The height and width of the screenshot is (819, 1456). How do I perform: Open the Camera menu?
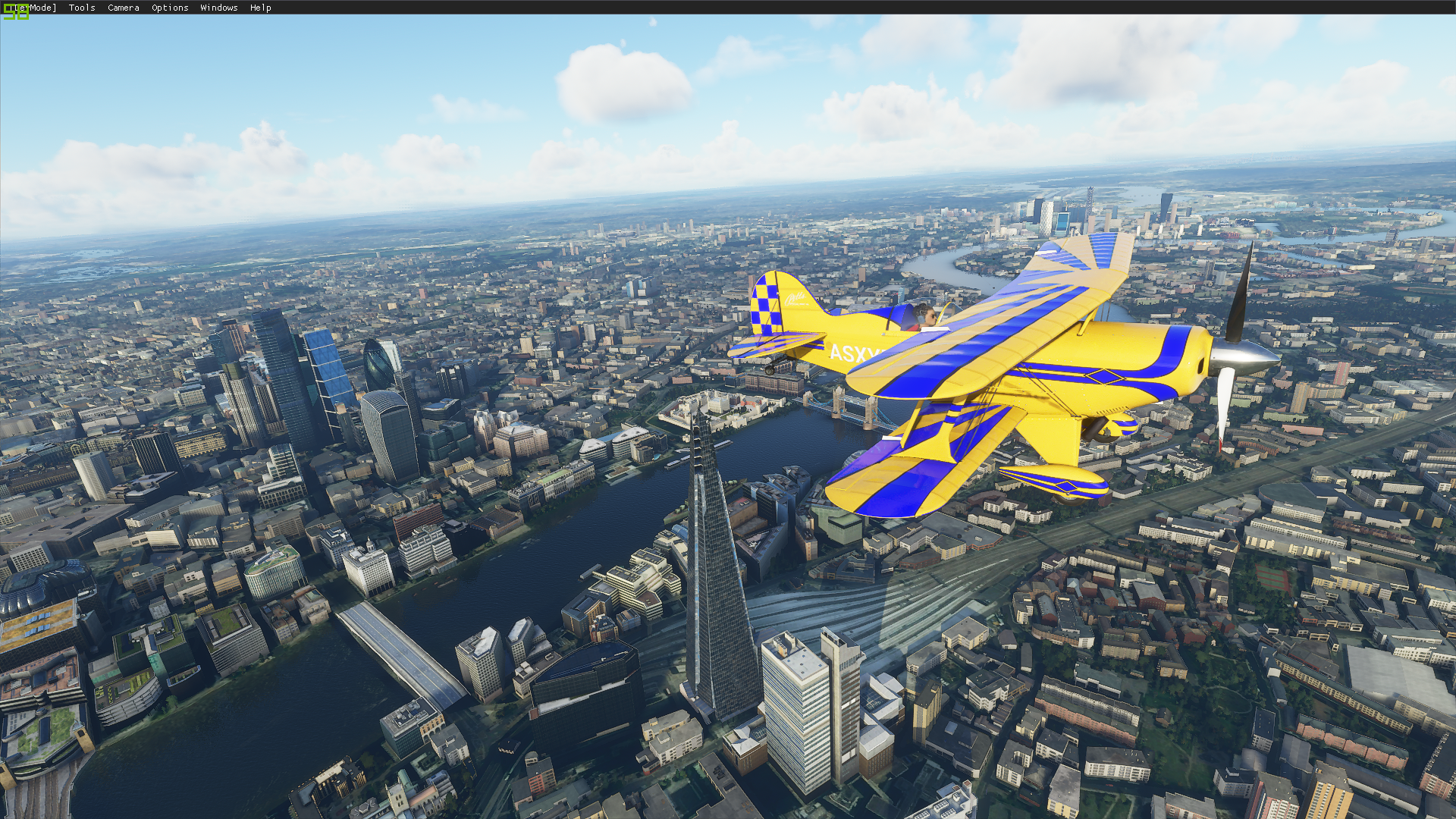124,8
